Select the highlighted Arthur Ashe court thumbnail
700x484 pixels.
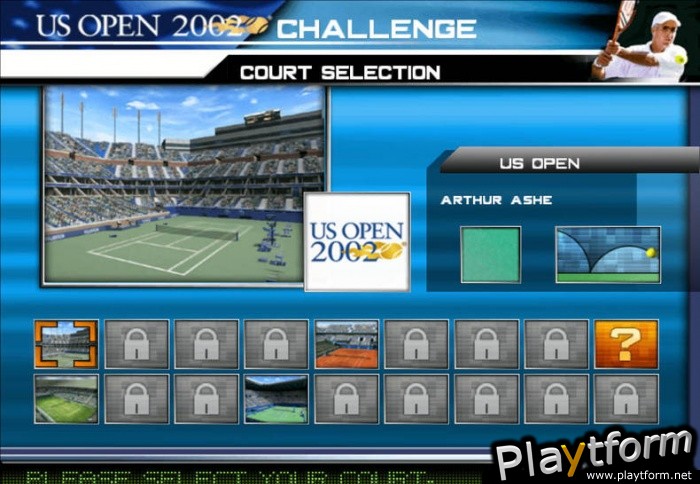coord(66,345)
